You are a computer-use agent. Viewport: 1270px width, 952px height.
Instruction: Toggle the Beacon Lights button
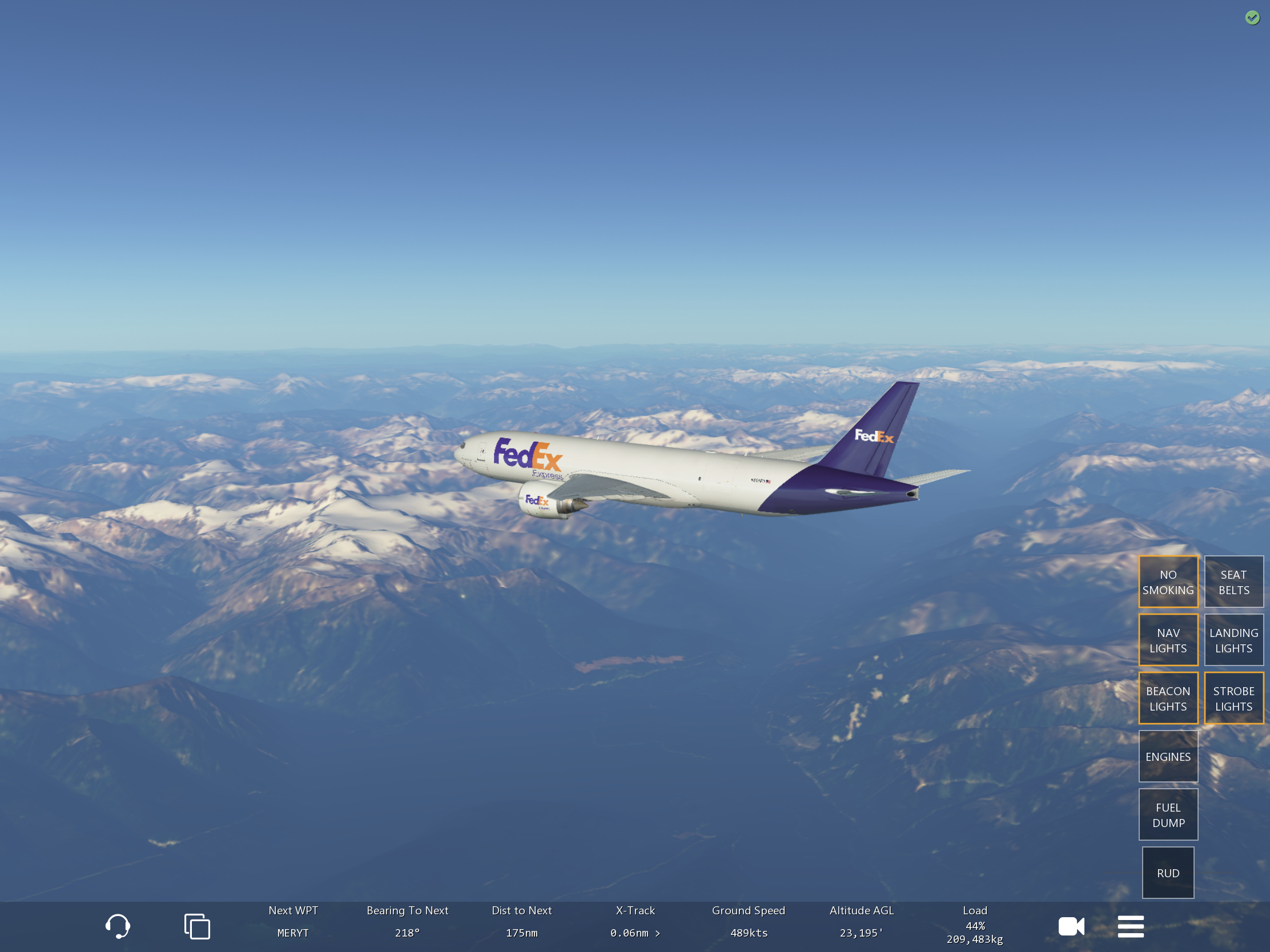1168,699
